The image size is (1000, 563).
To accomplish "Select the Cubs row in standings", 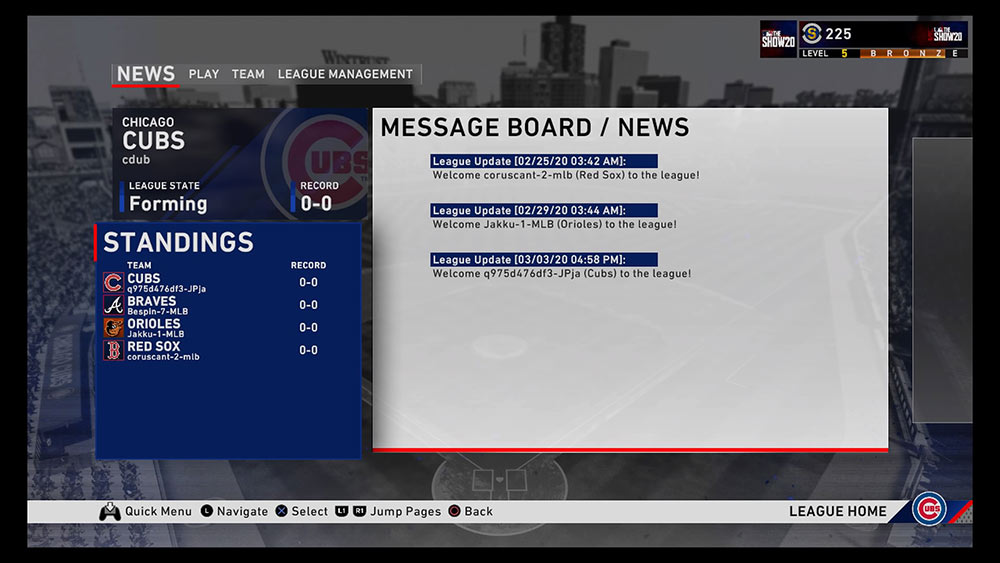I will coord(226,283).
